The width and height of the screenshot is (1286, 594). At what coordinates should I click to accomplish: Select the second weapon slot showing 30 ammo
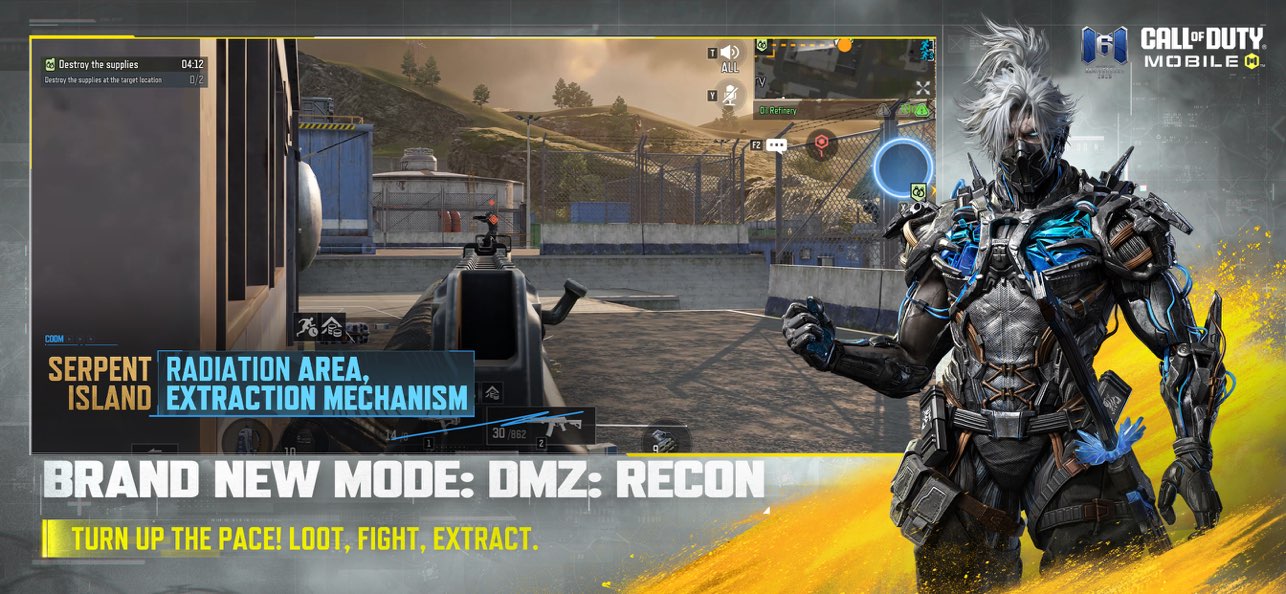click(x=540, y=427)
